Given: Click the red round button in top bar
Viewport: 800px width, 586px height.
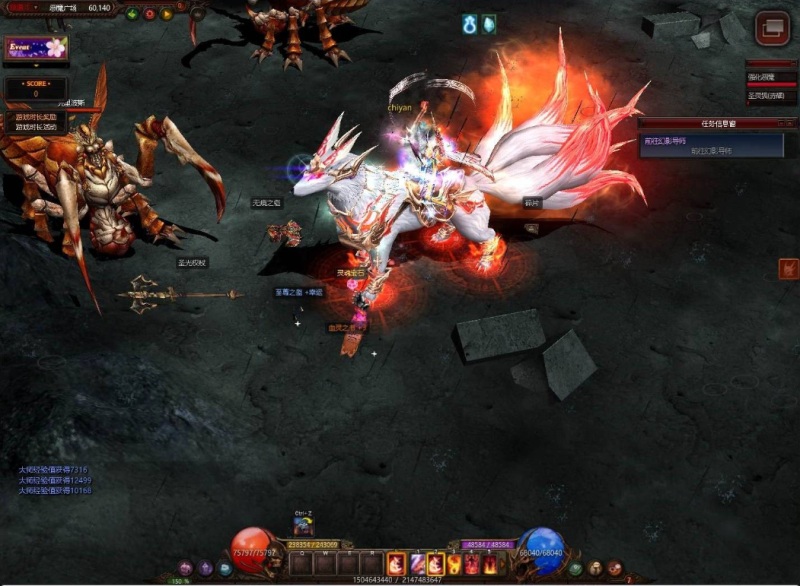Looking at the screenshot, I should (149, 14).
